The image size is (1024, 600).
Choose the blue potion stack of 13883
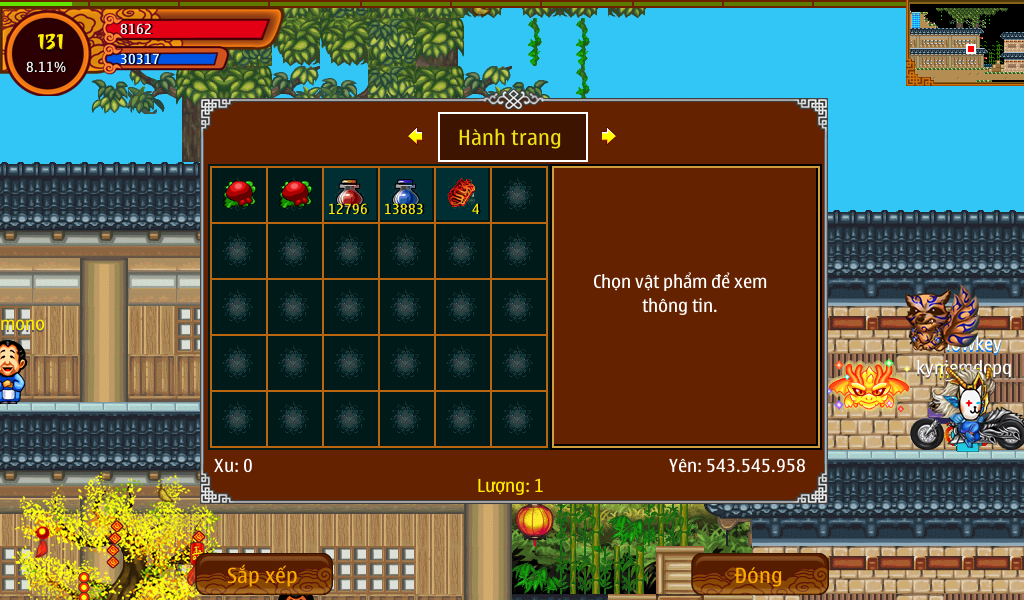(x=406, y=195)
